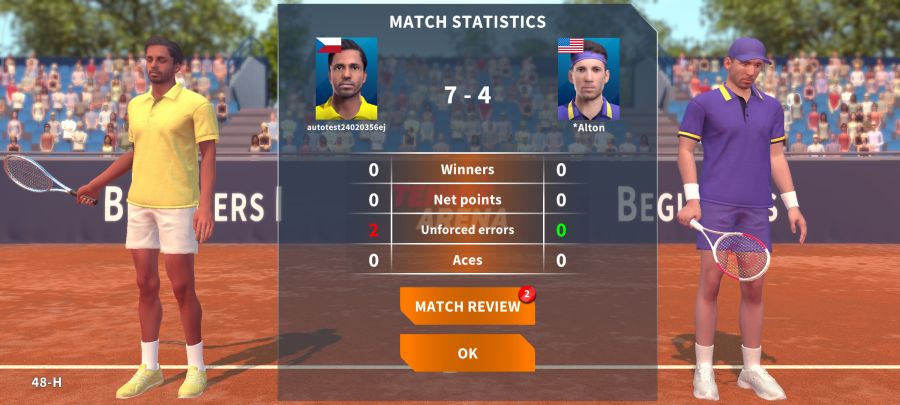Screen dimensions: 900x405
Task: Open the Match Review
Action: tap(467, 306)
